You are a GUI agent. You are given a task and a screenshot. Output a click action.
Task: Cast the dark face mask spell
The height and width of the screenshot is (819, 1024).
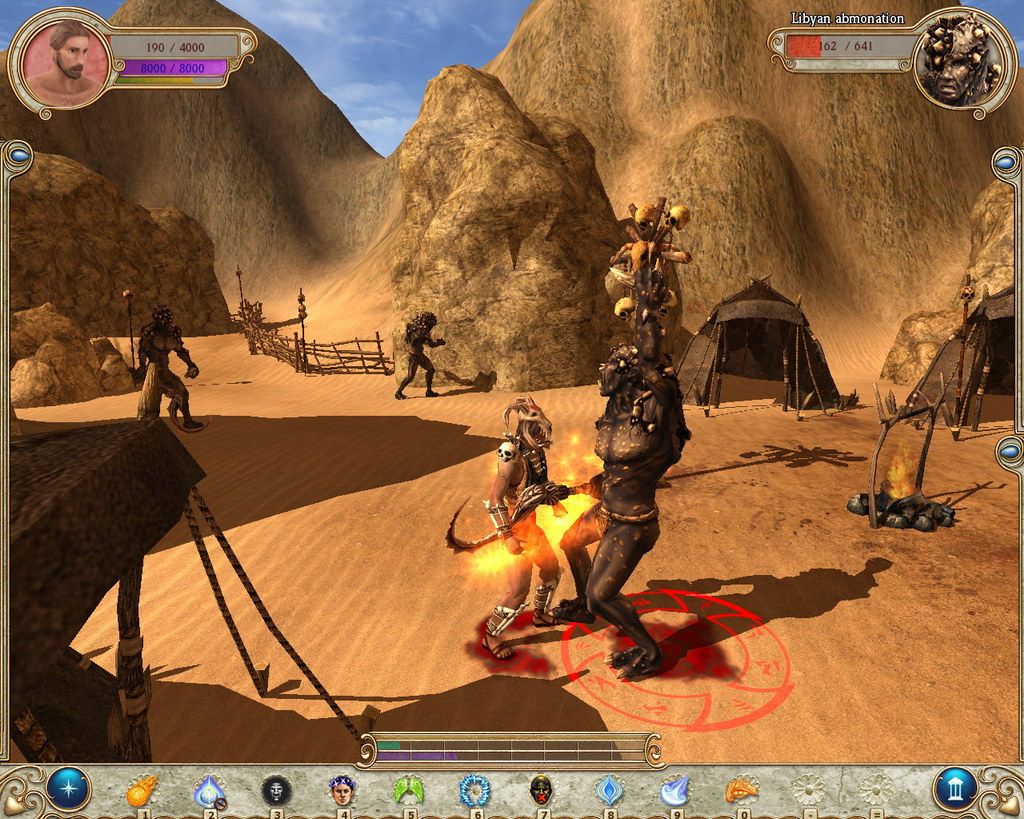click(276, 791)
